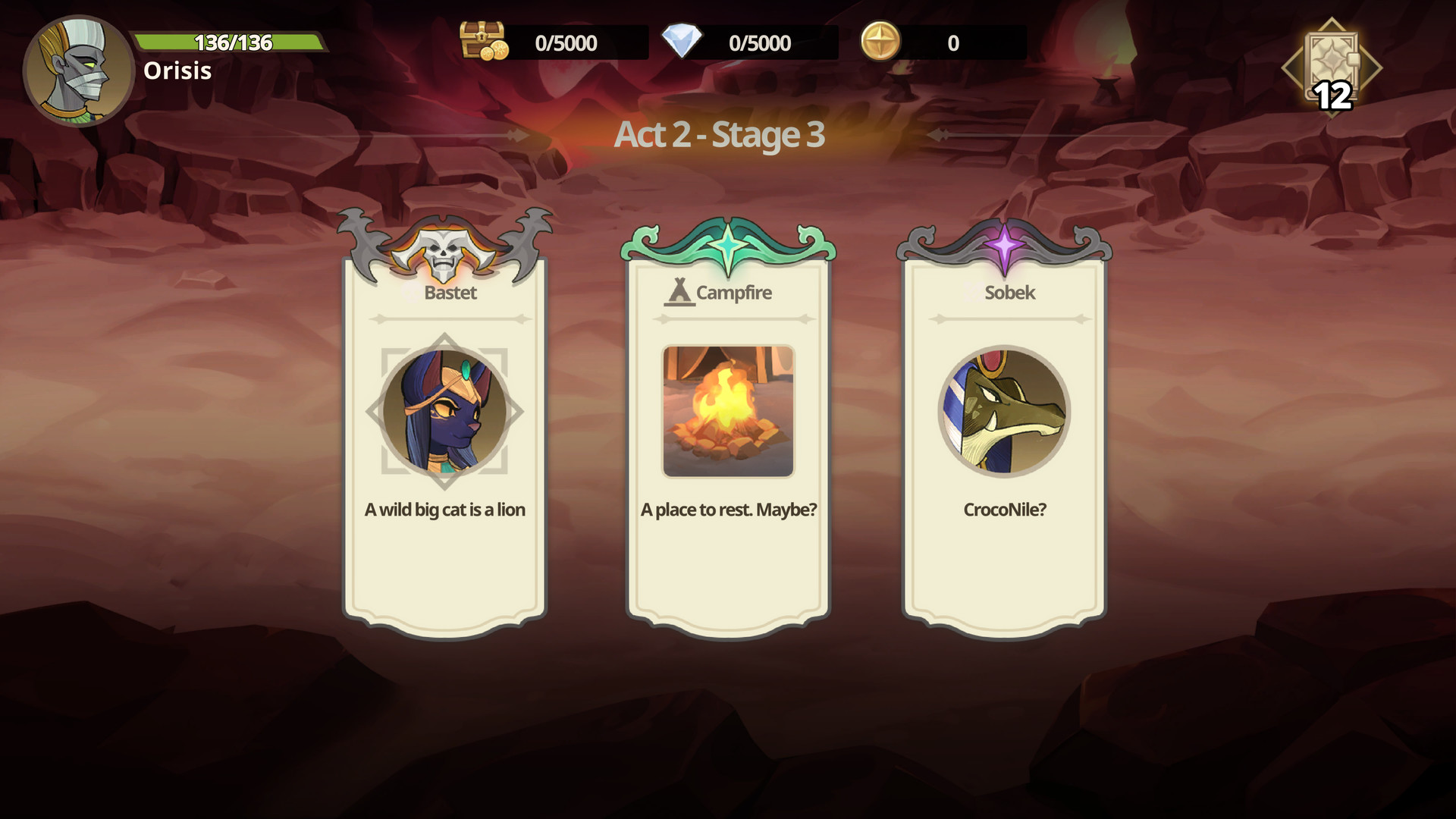Click the Act 2 - Stage 3 title
The height and width of the screenshot is (819, 1456).
[719, 136]
